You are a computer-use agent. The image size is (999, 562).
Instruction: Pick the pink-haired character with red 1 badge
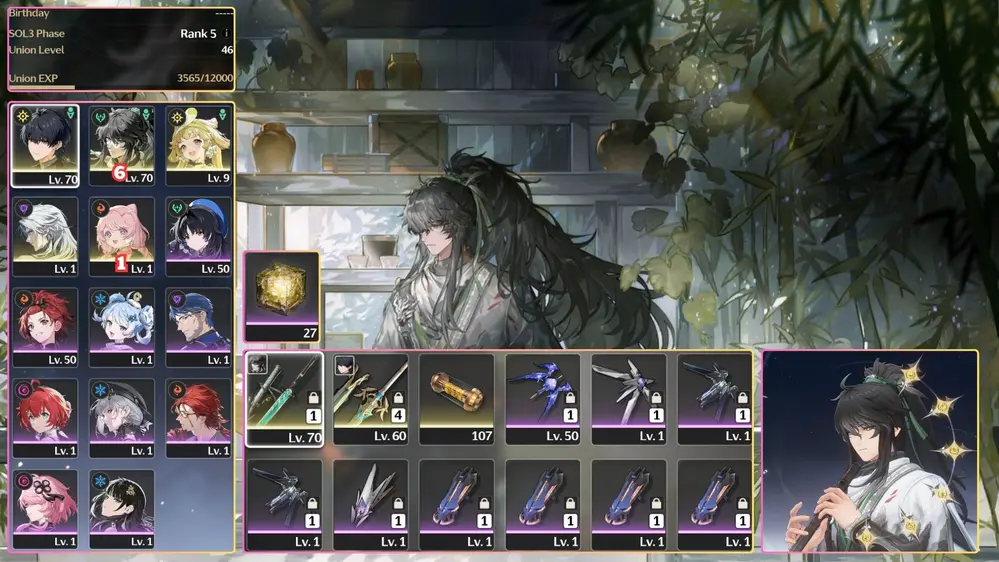122,236
